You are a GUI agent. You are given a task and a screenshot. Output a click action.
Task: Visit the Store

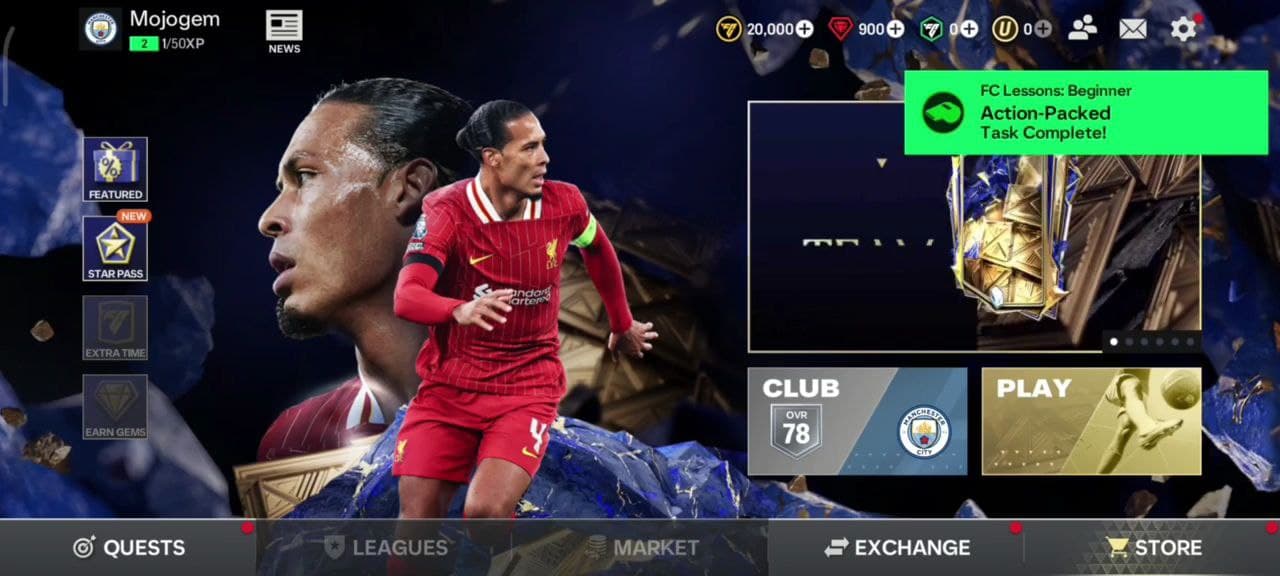[1153, 547]
